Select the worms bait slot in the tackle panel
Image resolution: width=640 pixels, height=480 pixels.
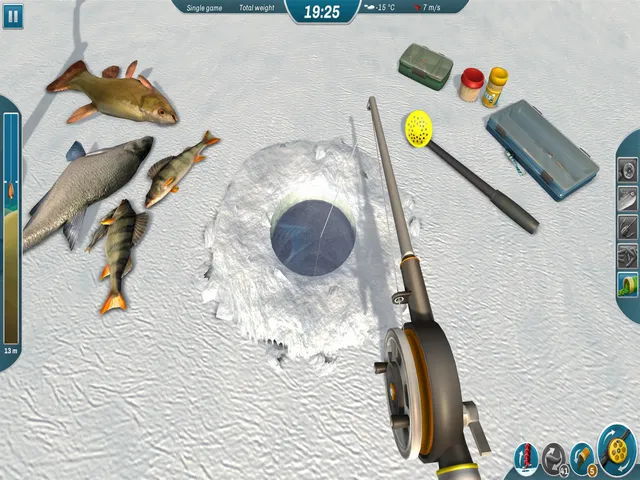628,255
